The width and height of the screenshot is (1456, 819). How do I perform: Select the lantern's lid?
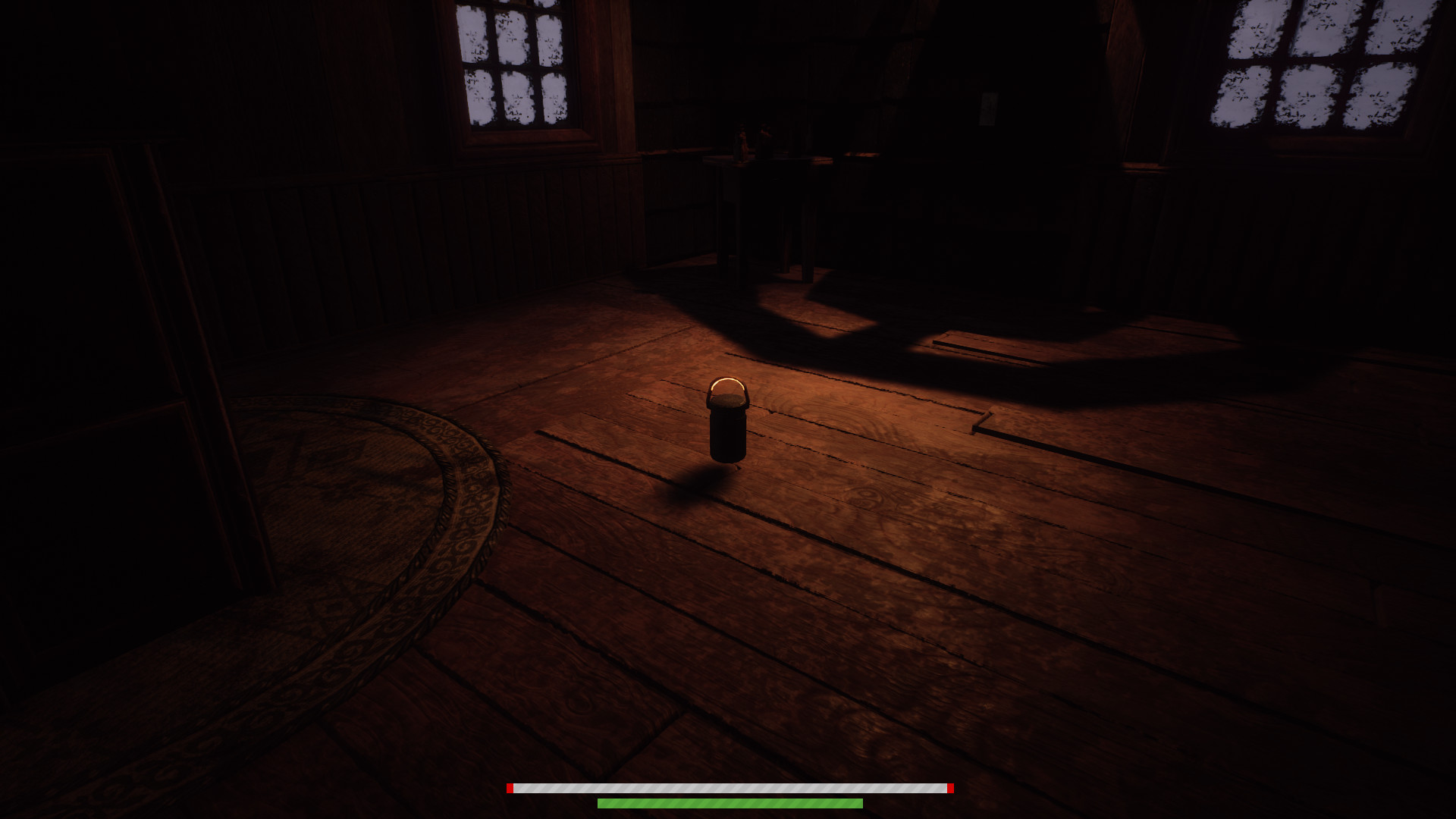(x=728, y=400)
